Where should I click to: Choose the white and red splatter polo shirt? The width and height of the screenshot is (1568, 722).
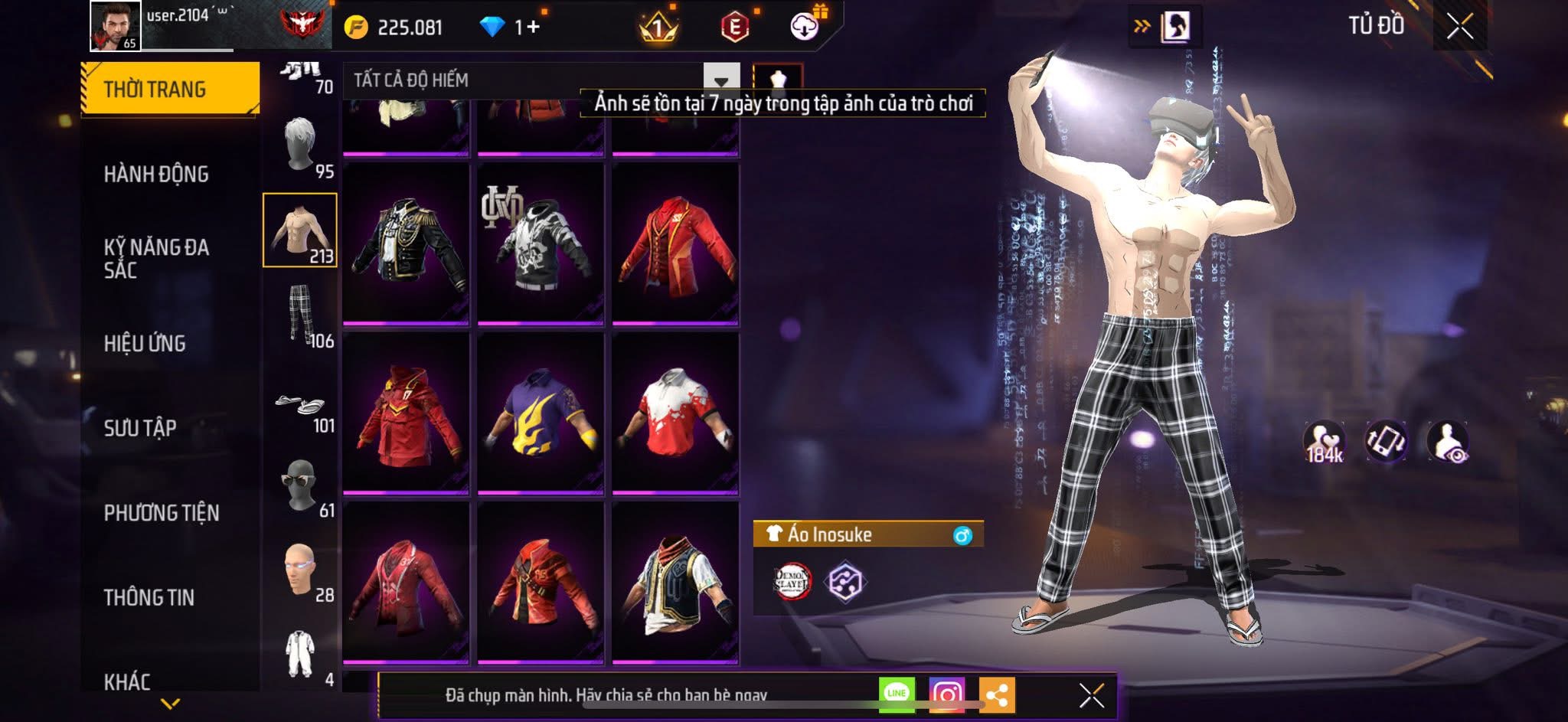[x=675, y=413]
